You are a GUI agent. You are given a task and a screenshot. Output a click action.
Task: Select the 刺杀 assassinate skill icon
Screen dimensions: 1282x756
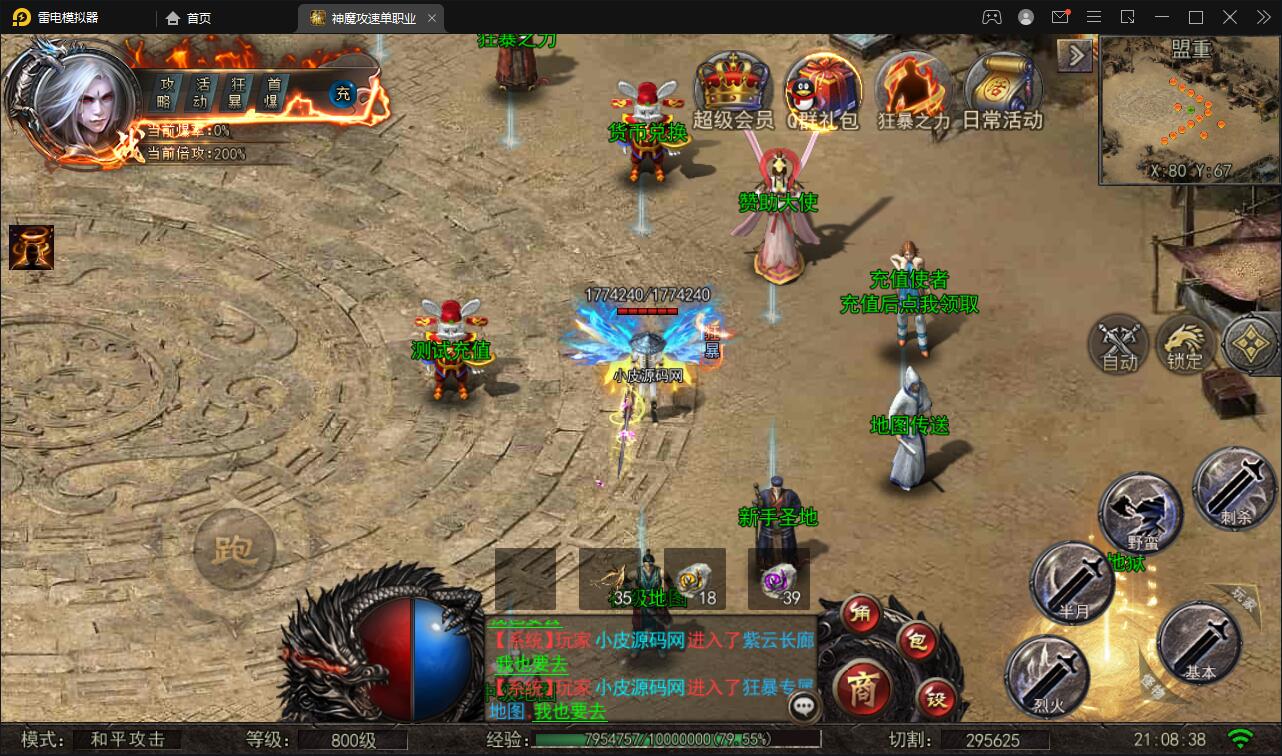1234,490
